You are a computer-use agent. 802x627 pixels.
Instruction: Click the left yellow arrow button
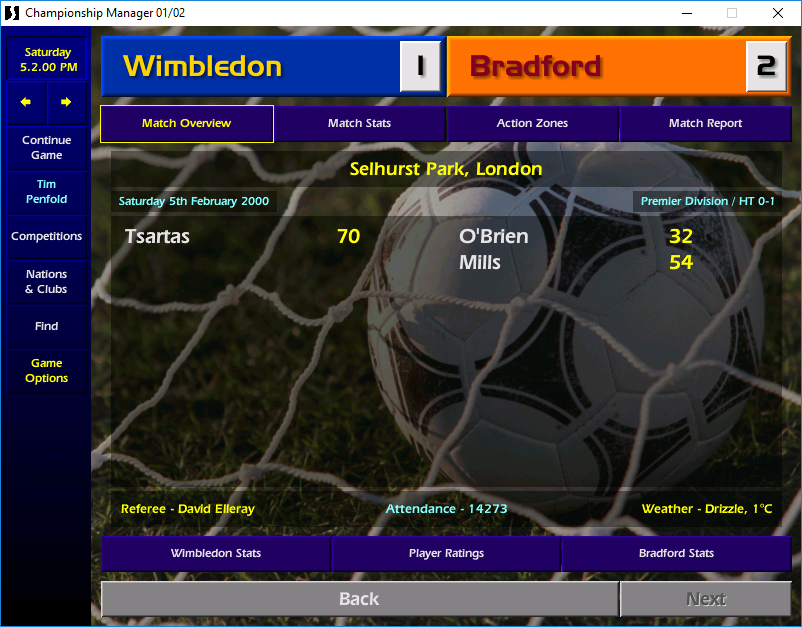pyautogui.click(x=26, y=102)
